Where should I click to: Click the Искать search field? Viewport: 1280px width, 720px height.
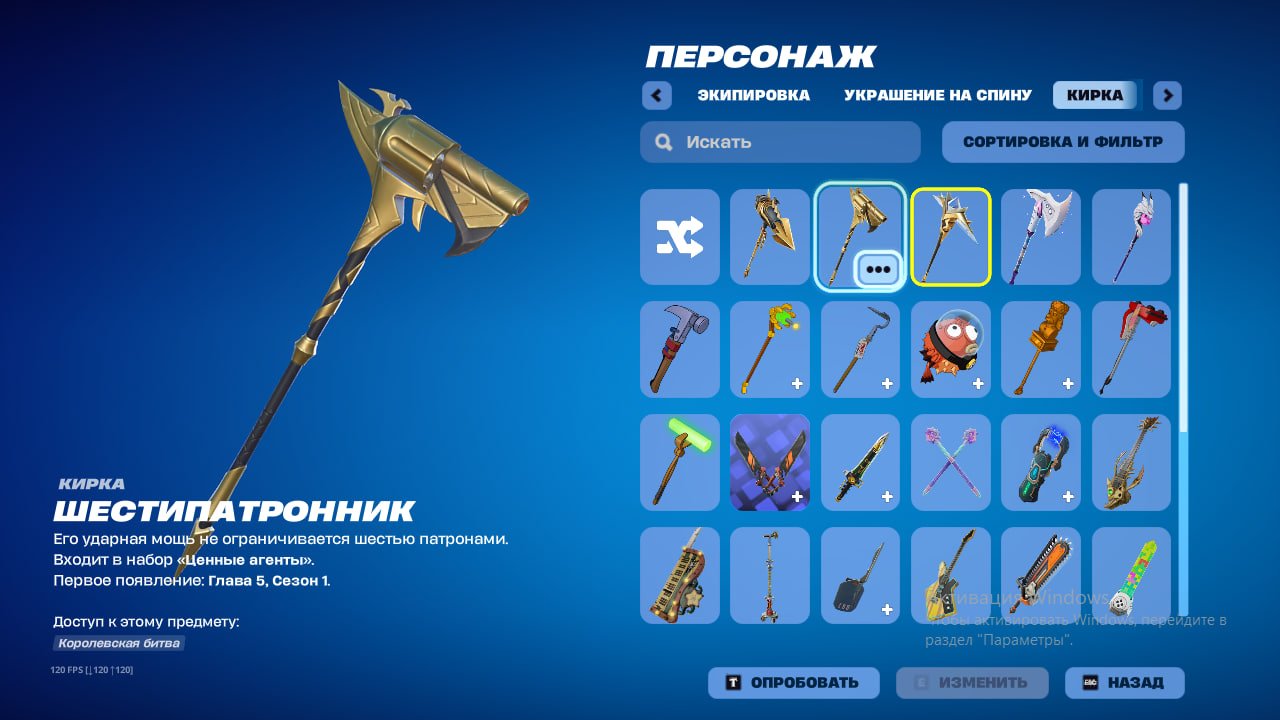780,141
